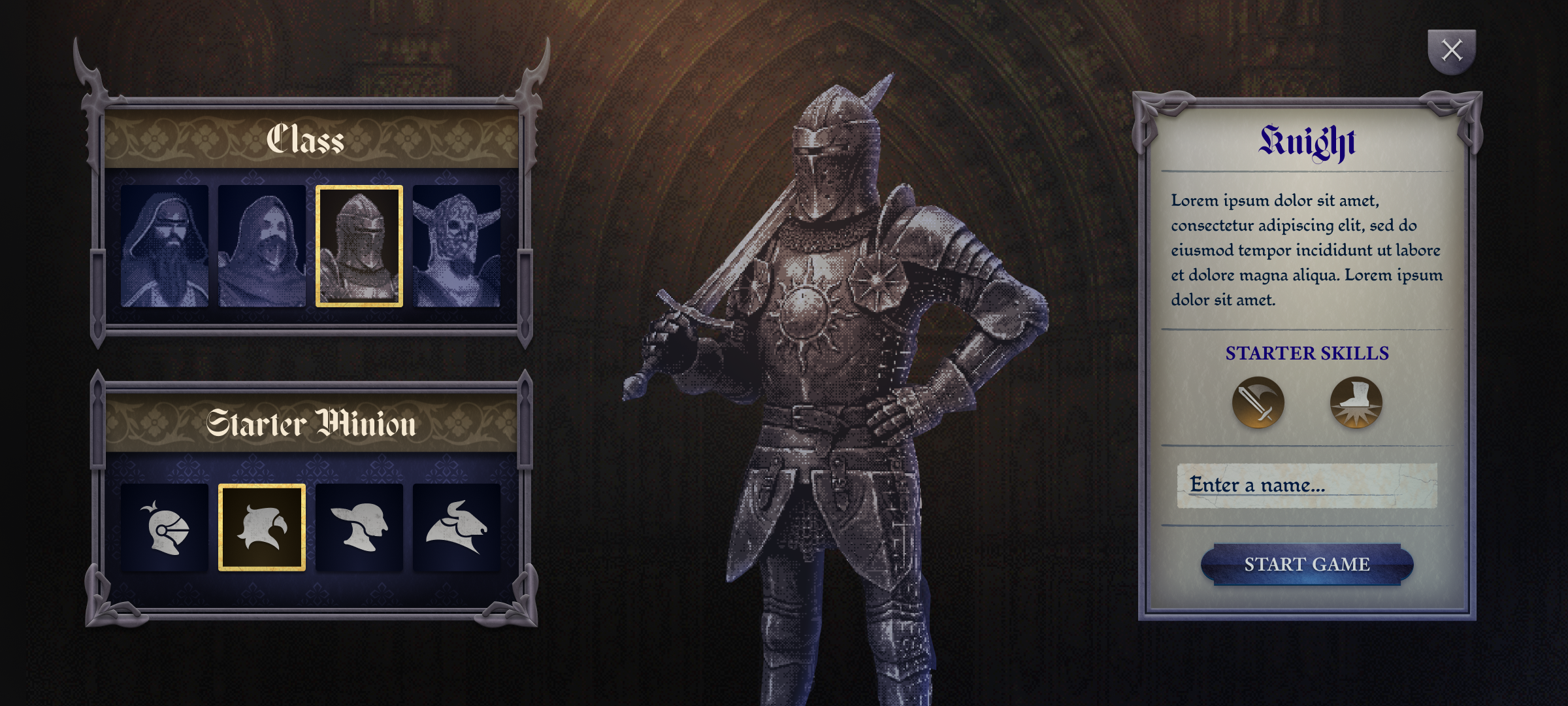The width and height of the screenshot is (1568, 706).
Task: Inspect the boot stomp starter skill
Action: (1356, 403)
